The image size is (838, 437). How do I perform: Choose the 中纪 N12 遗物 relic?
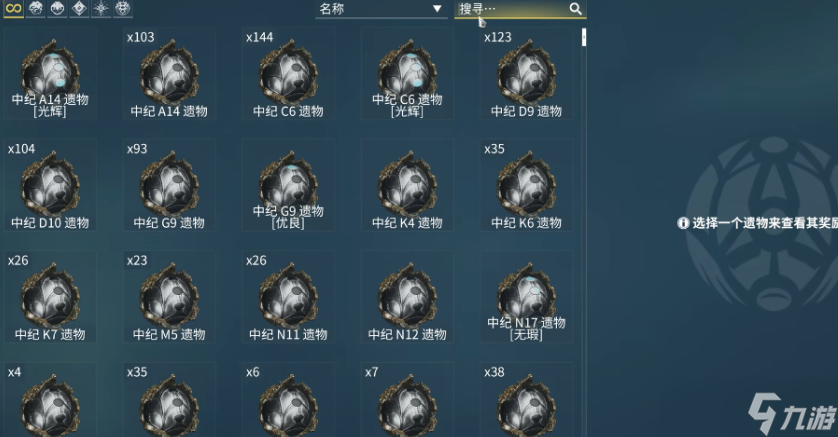(x=407, y=296)
